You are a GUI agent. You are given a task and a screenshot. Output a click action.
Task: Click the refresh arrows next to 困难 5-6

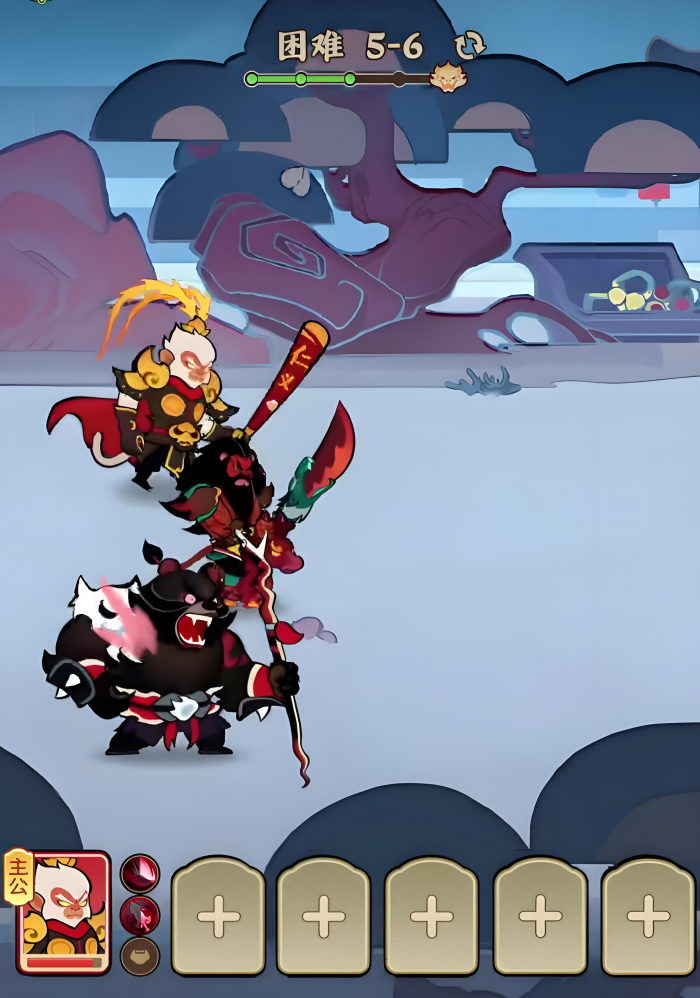[468, 45]
